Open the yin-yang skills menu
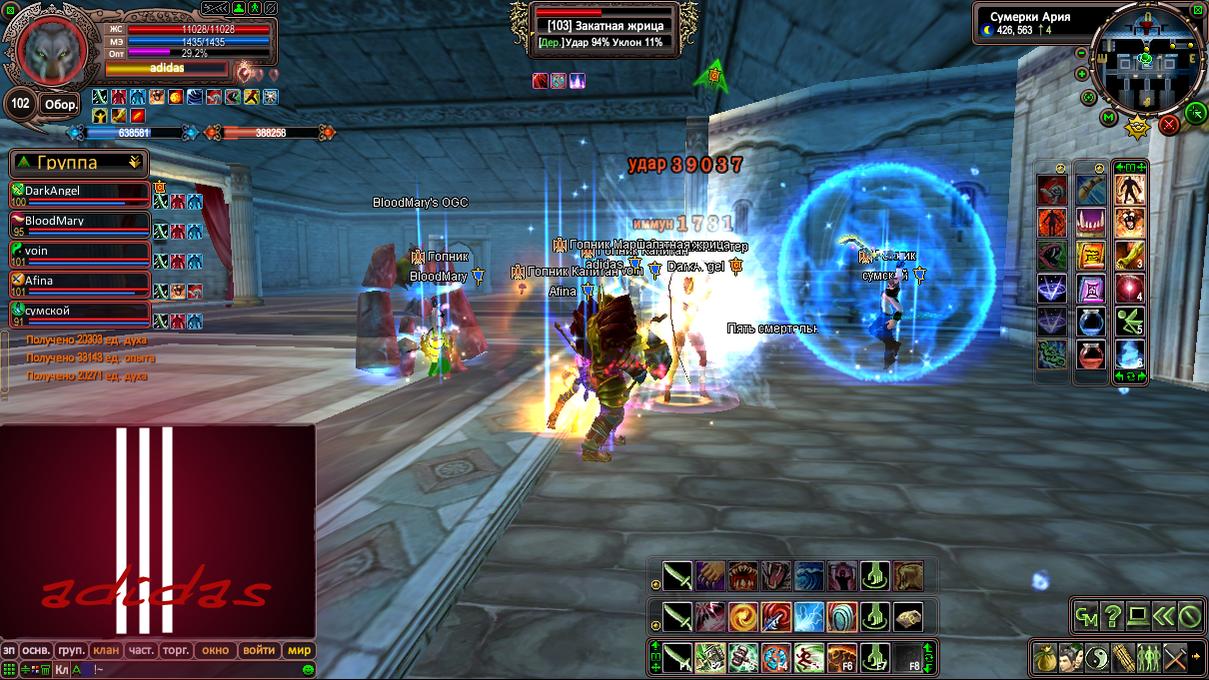This screenshot has height=680, width=1209. coord(1098,658)
